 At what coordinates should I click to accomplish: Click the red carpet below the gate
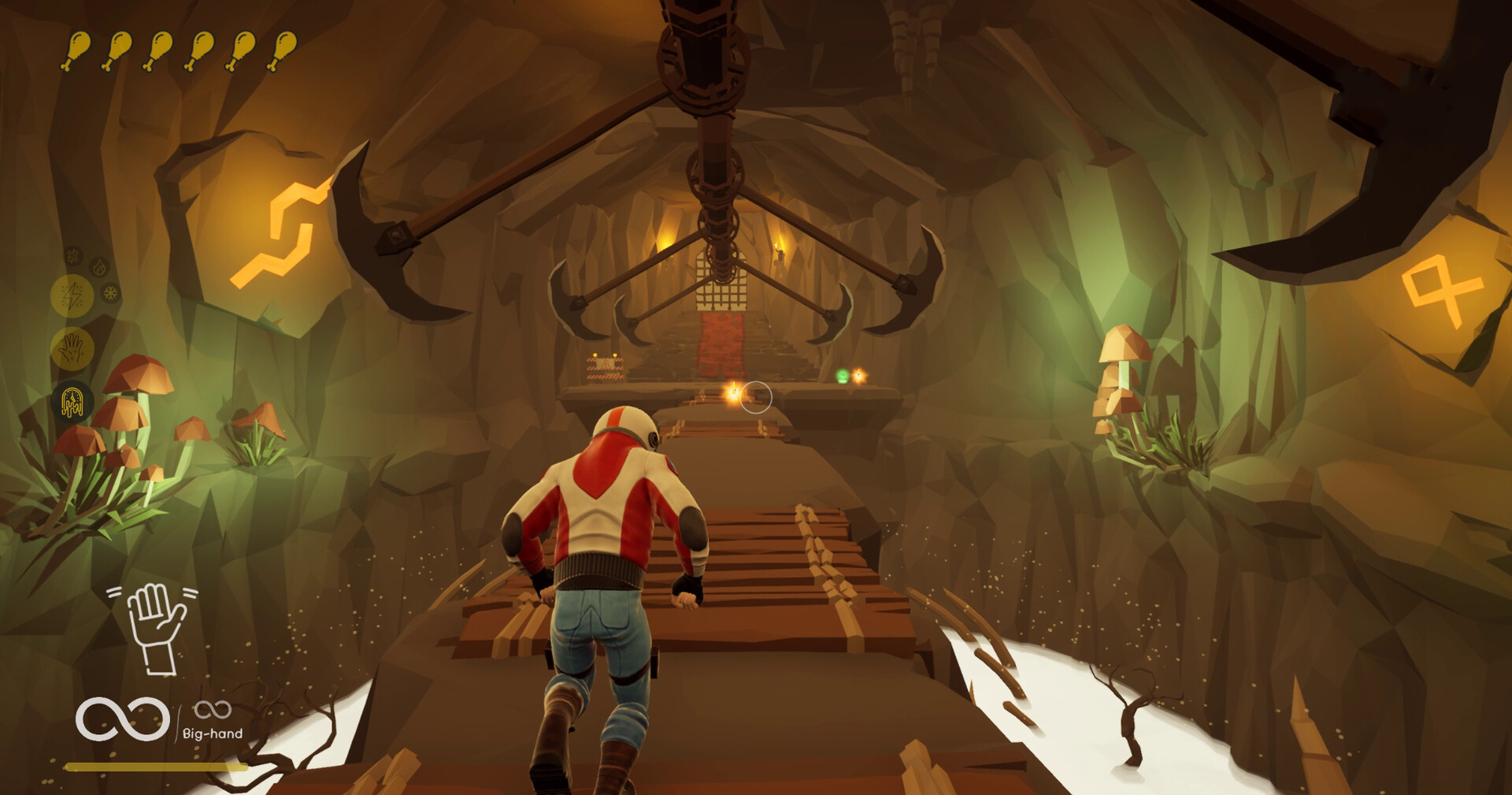pyautogui.click(x=722, y=343)
